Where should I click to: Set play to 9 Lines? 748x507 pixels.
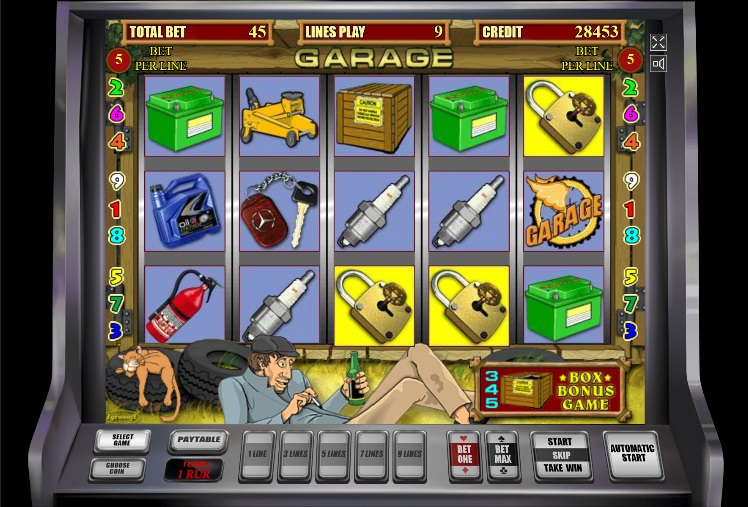408,455
